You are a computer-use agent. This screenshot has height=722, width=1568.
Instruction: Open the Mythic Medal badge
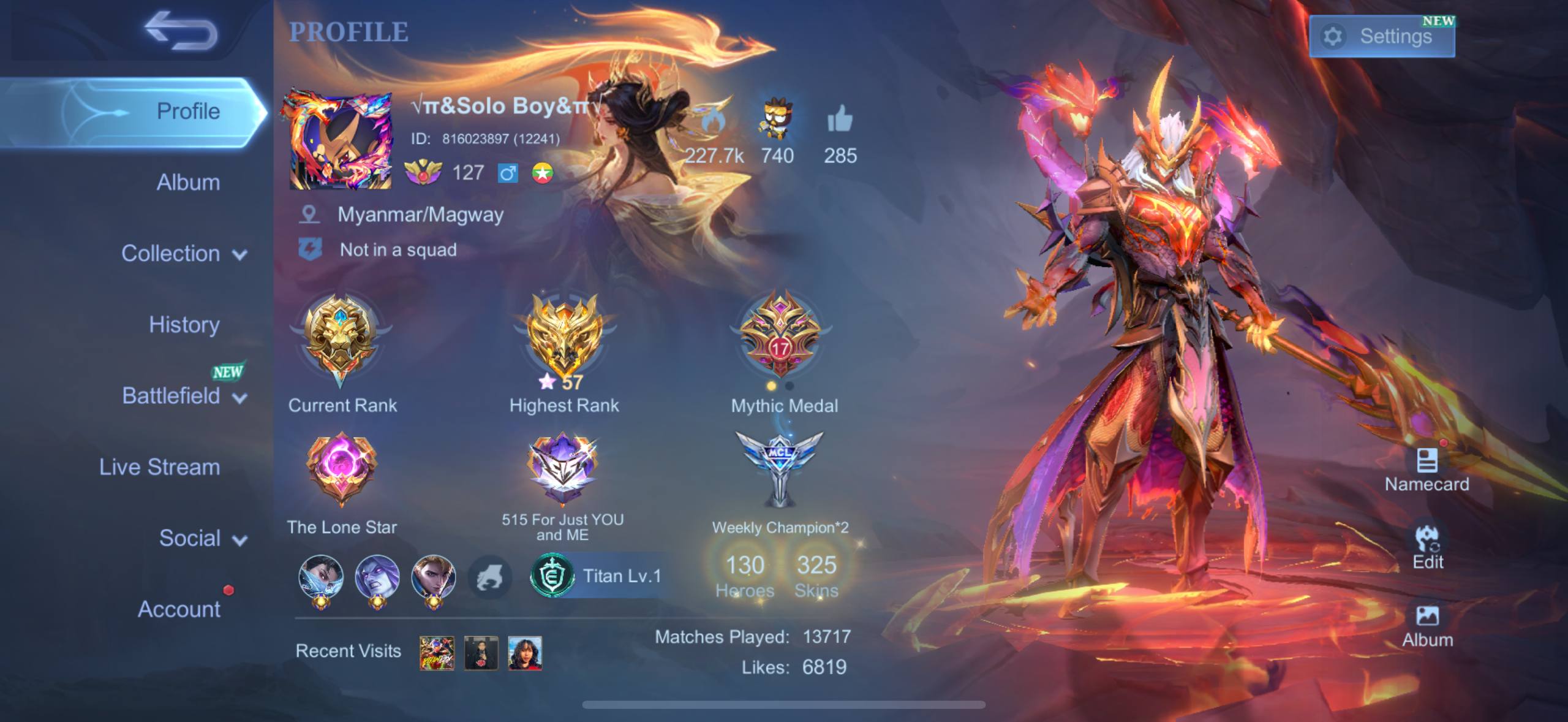[x=780, y=337]
